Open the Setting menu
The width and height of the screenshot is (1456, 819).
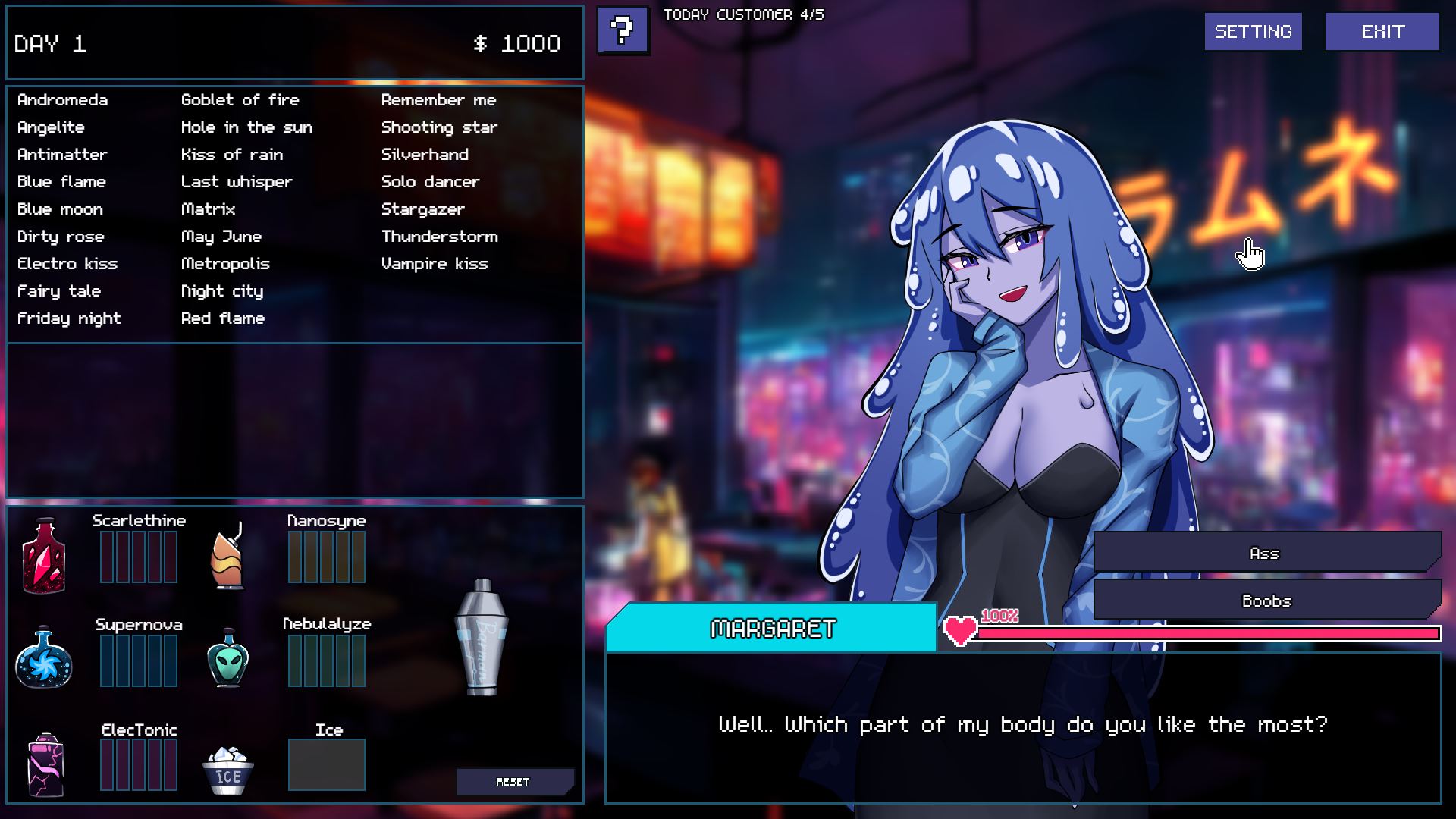tap(1253, 32)
